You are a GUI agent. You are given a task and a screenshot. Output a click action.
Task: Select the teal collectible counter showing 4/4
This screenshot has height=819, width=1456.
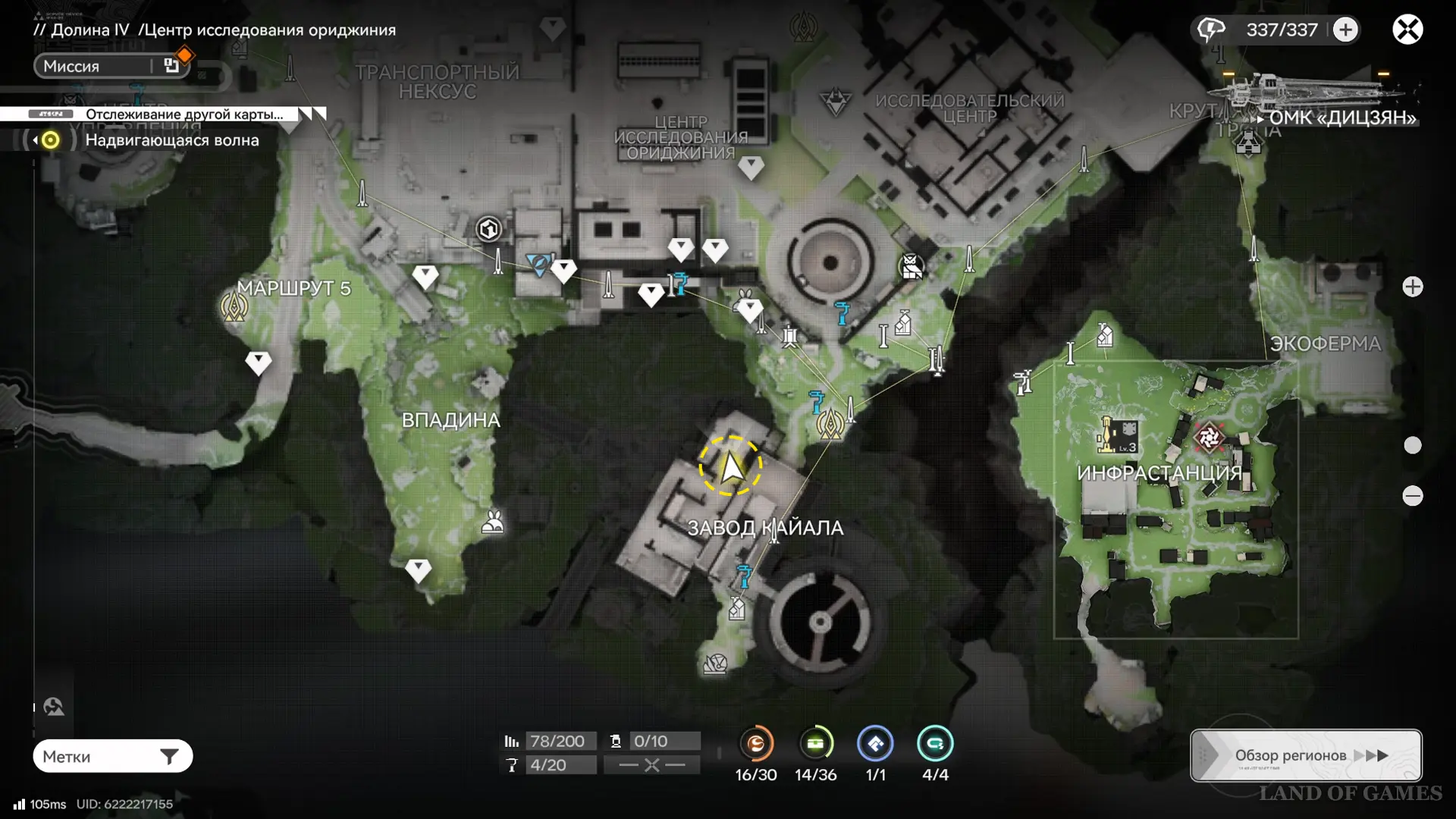tap(935, 744)
